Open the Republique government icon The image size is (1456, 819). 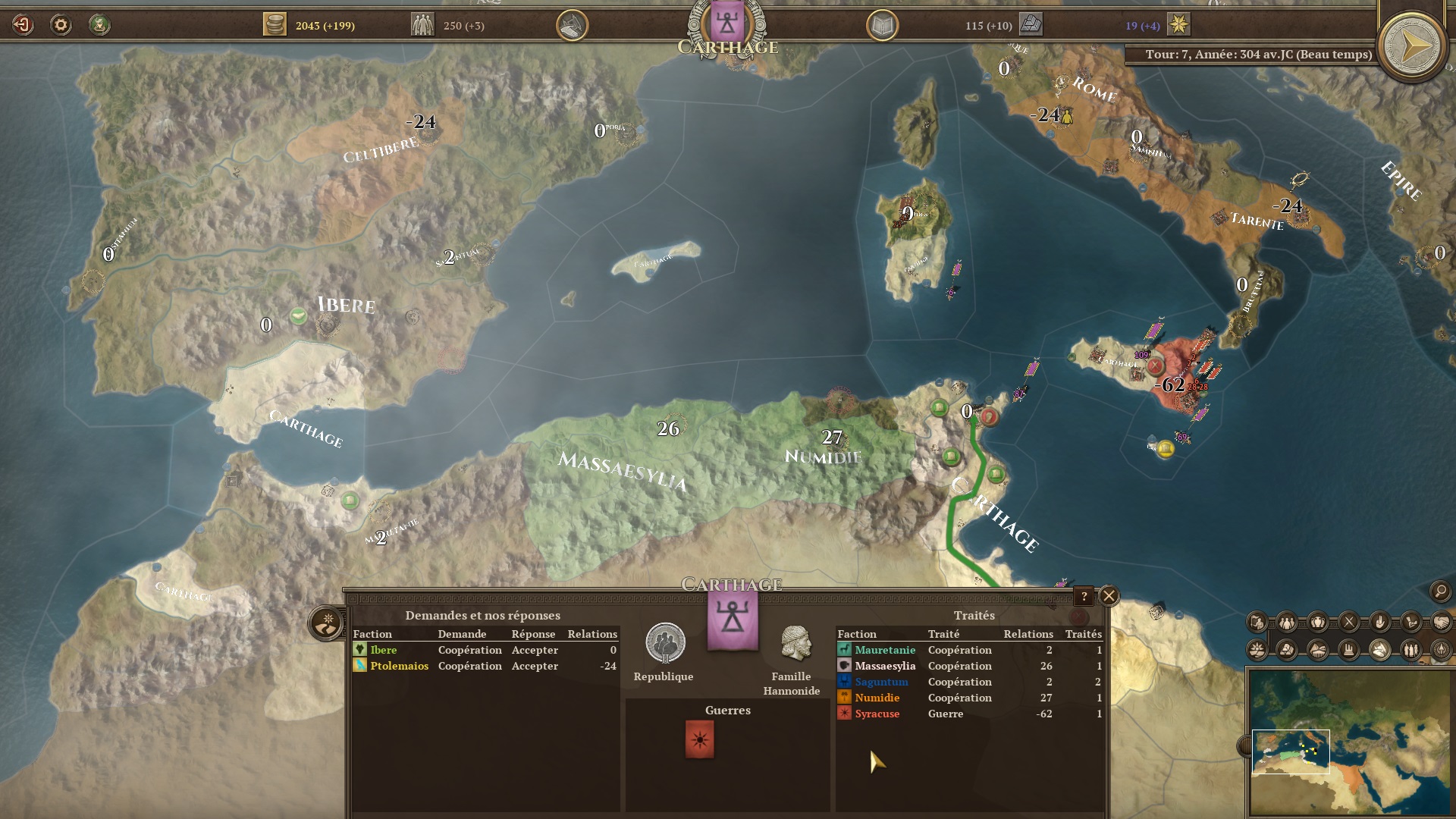point(664,644)
